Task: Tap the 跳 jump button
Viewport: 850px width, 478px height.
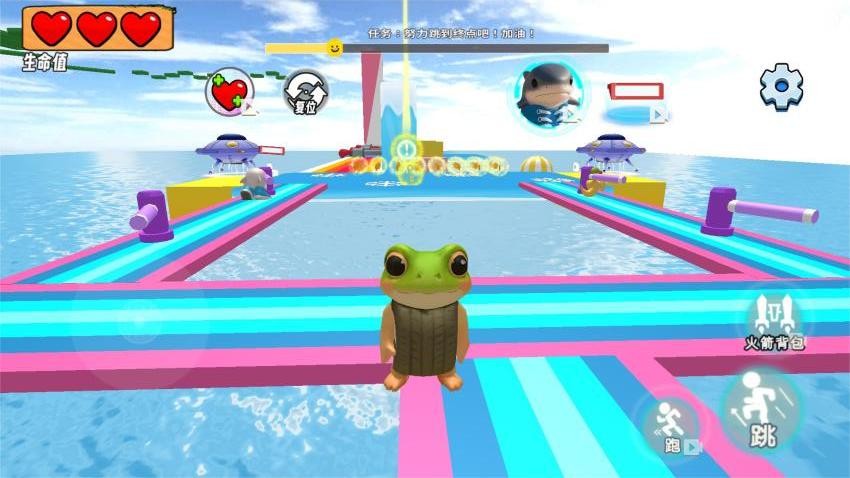Action: click(762, 411)
